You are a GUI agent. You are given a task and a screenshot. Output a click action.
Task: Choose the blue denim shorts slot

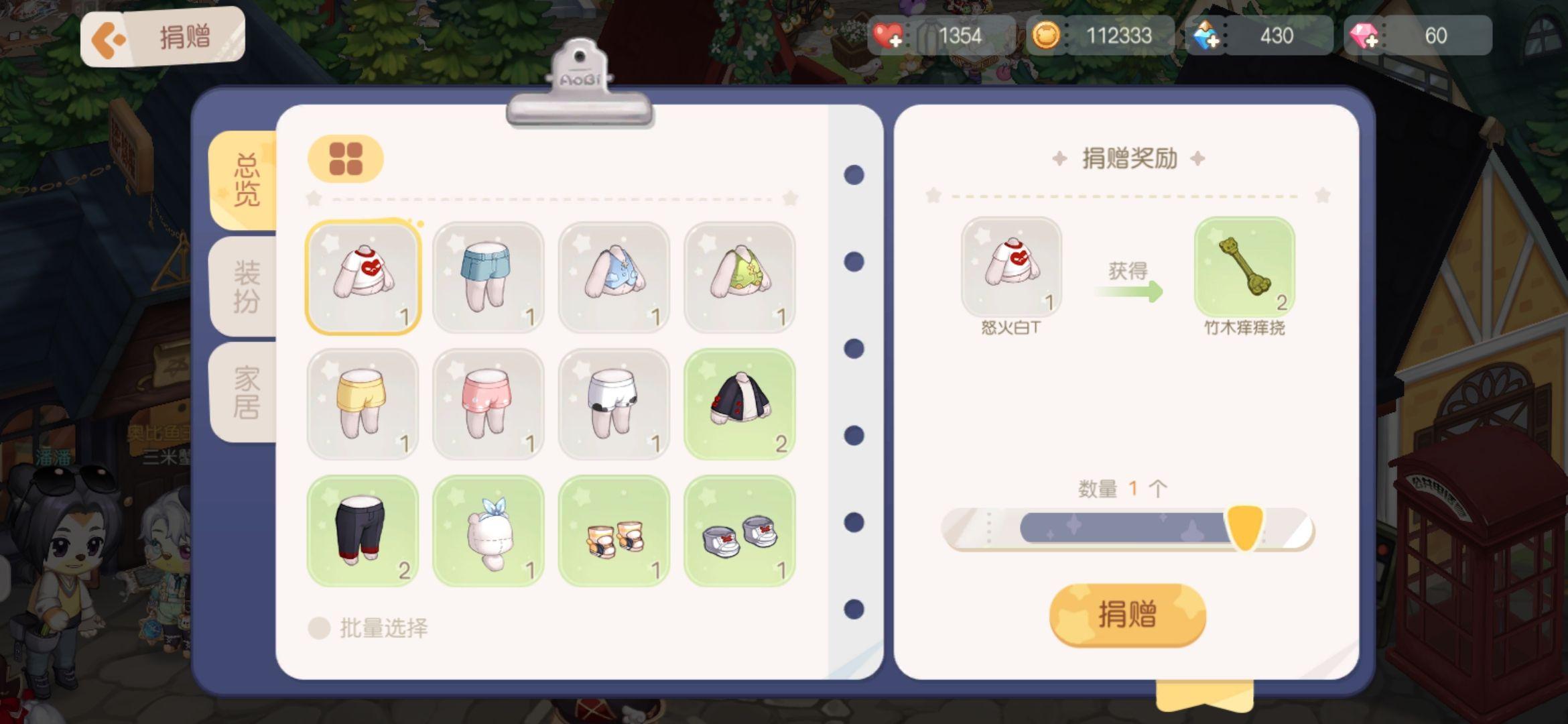pyautogui.click(x=488, y=277)
